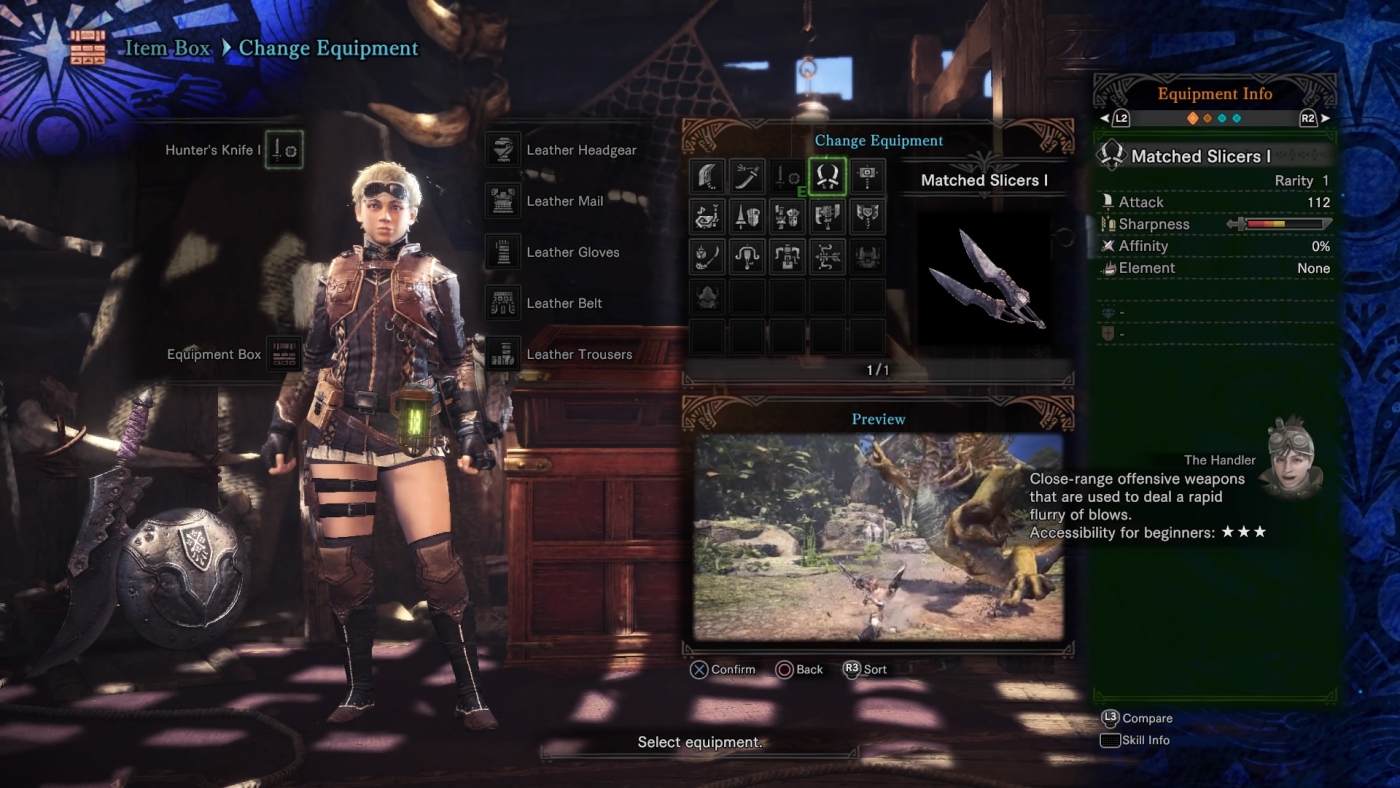Open the Item Box menu breadcrumb
The width and height of the screenshot is (1400, 788).
coord(167,48)
